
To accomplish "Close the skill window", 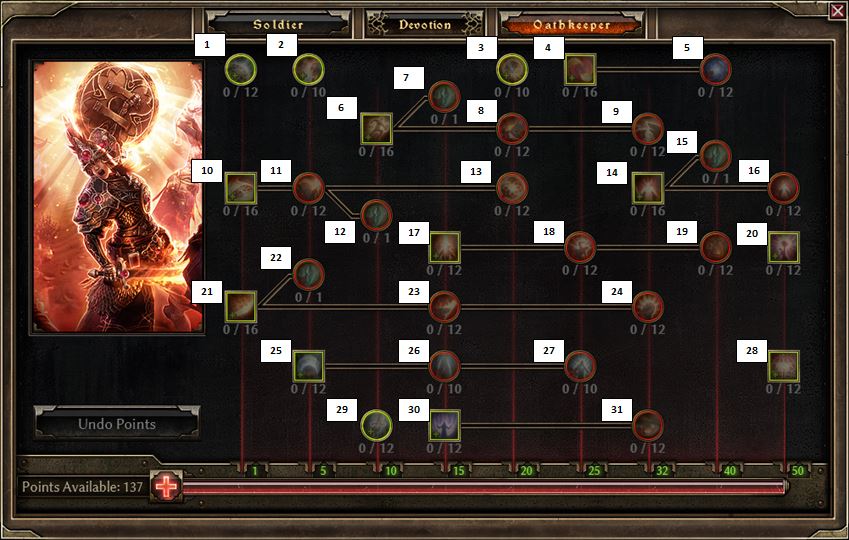I will [x=836, y=11].
